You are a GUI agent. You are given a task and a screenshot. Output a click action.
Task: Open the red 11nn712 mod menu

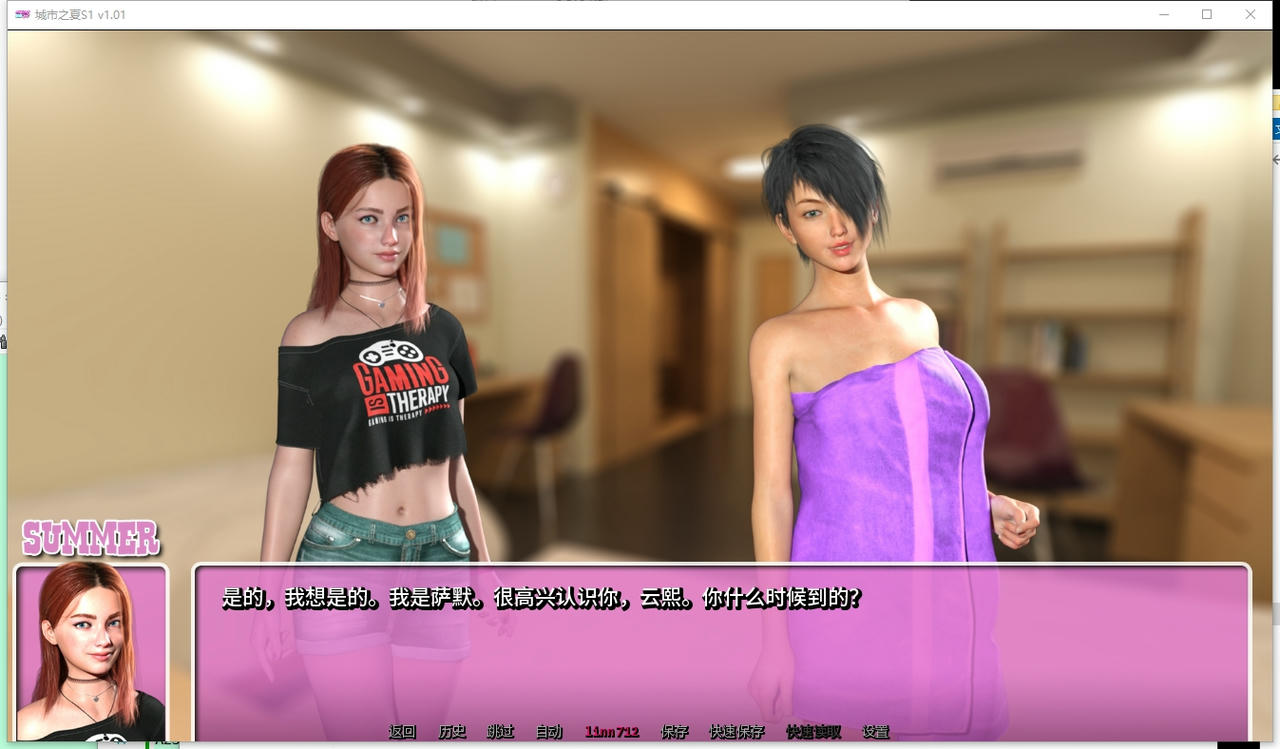click(612, 731)
